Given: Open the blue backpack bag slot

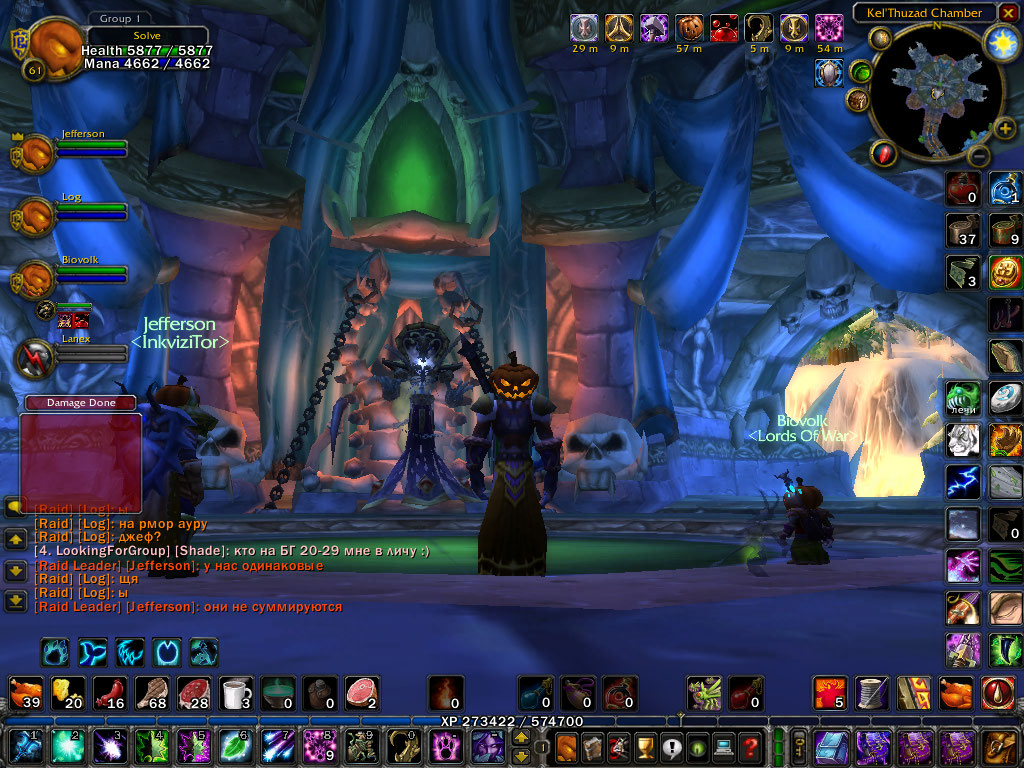Looking at the screenshot, I should click(x=832, y=746).
